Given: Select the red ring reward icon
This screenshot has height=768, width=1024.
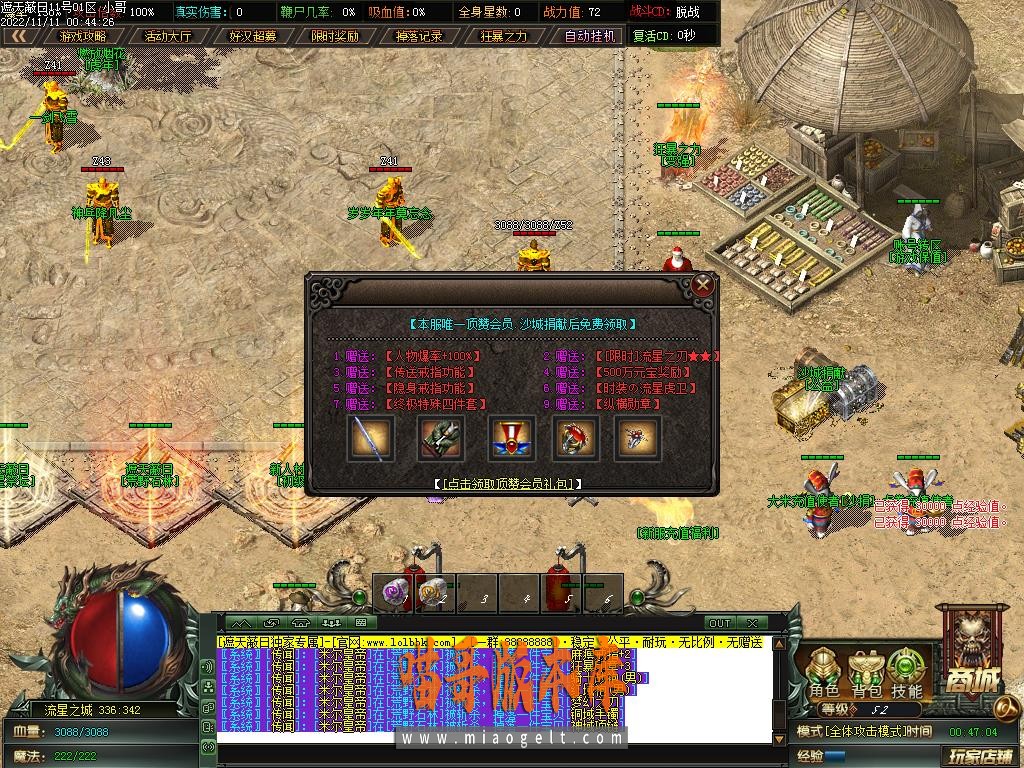Looking at the screenshot, I should point(575,439).
